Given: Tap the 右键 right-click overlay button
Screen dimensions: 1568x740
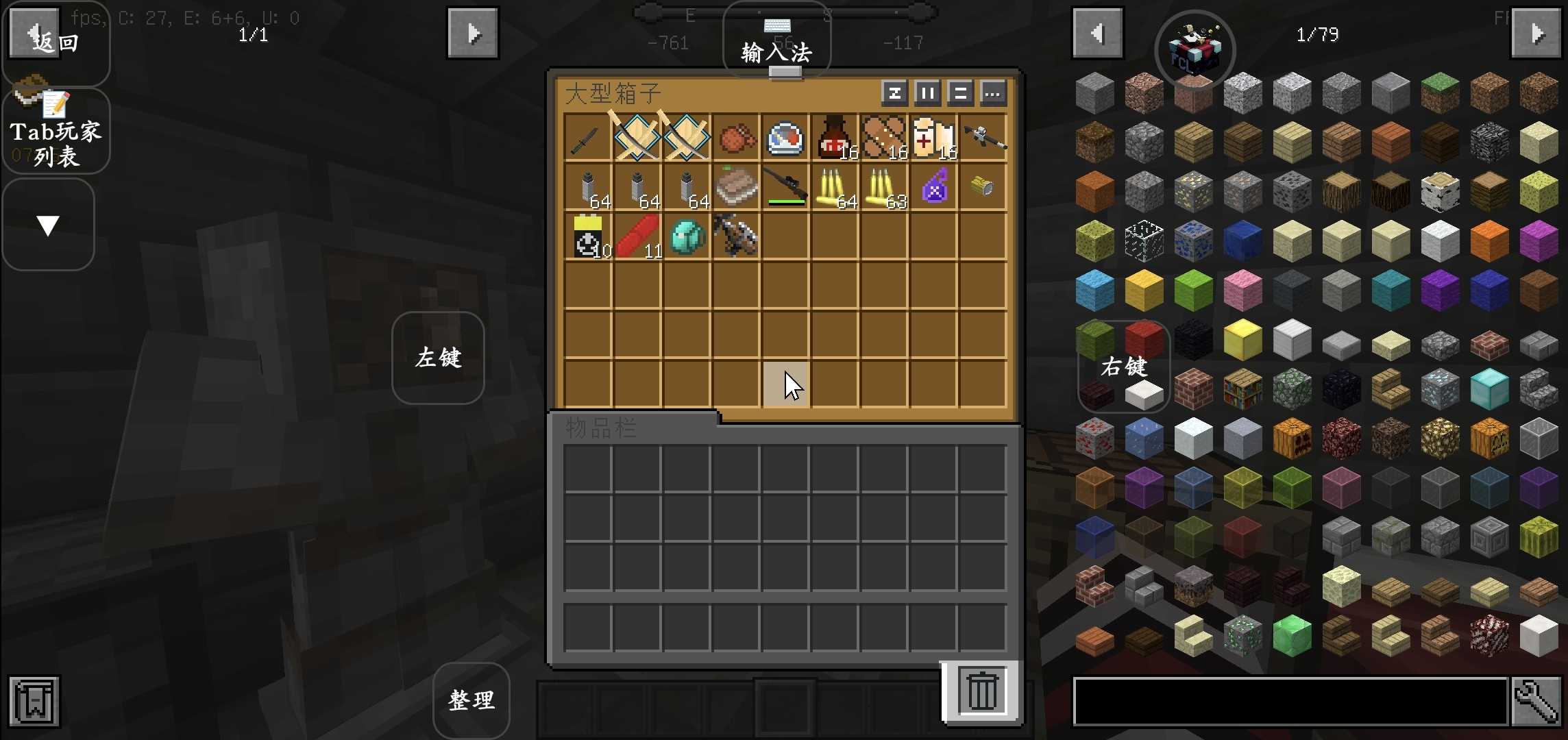Looking at the screenshot, I should [x=1123, y=367].
